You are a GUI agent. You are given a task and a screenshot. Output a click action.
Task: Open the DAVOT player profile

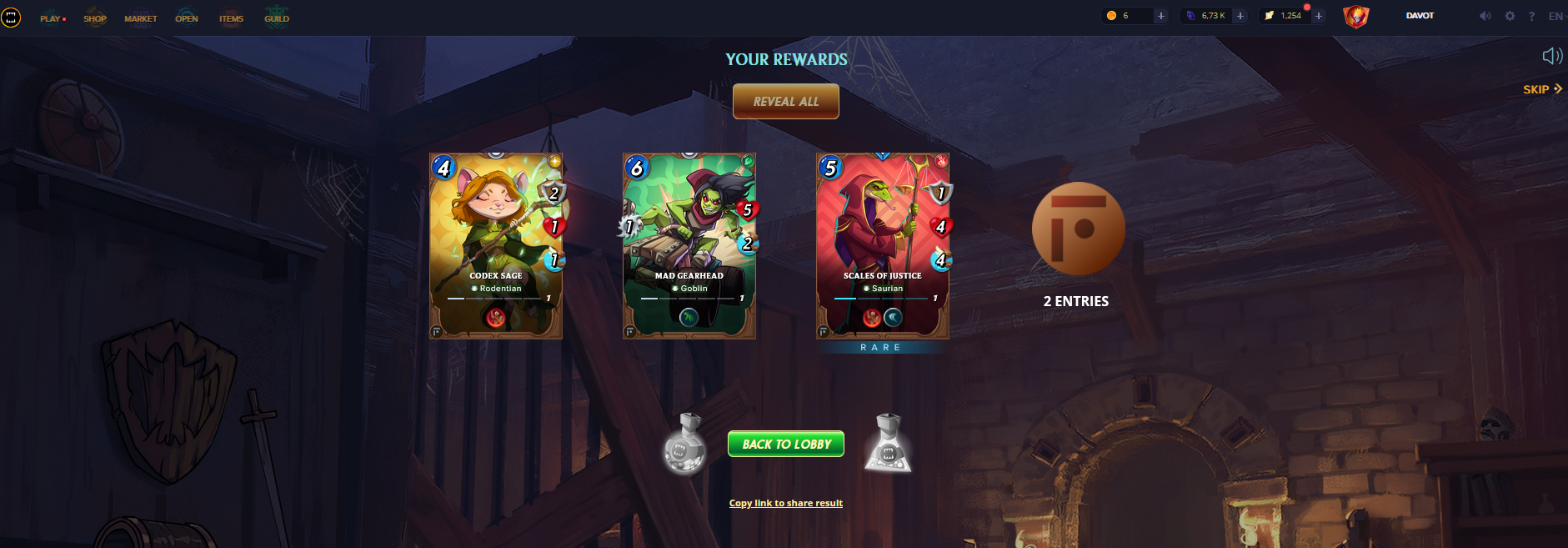click(1420, 16)
